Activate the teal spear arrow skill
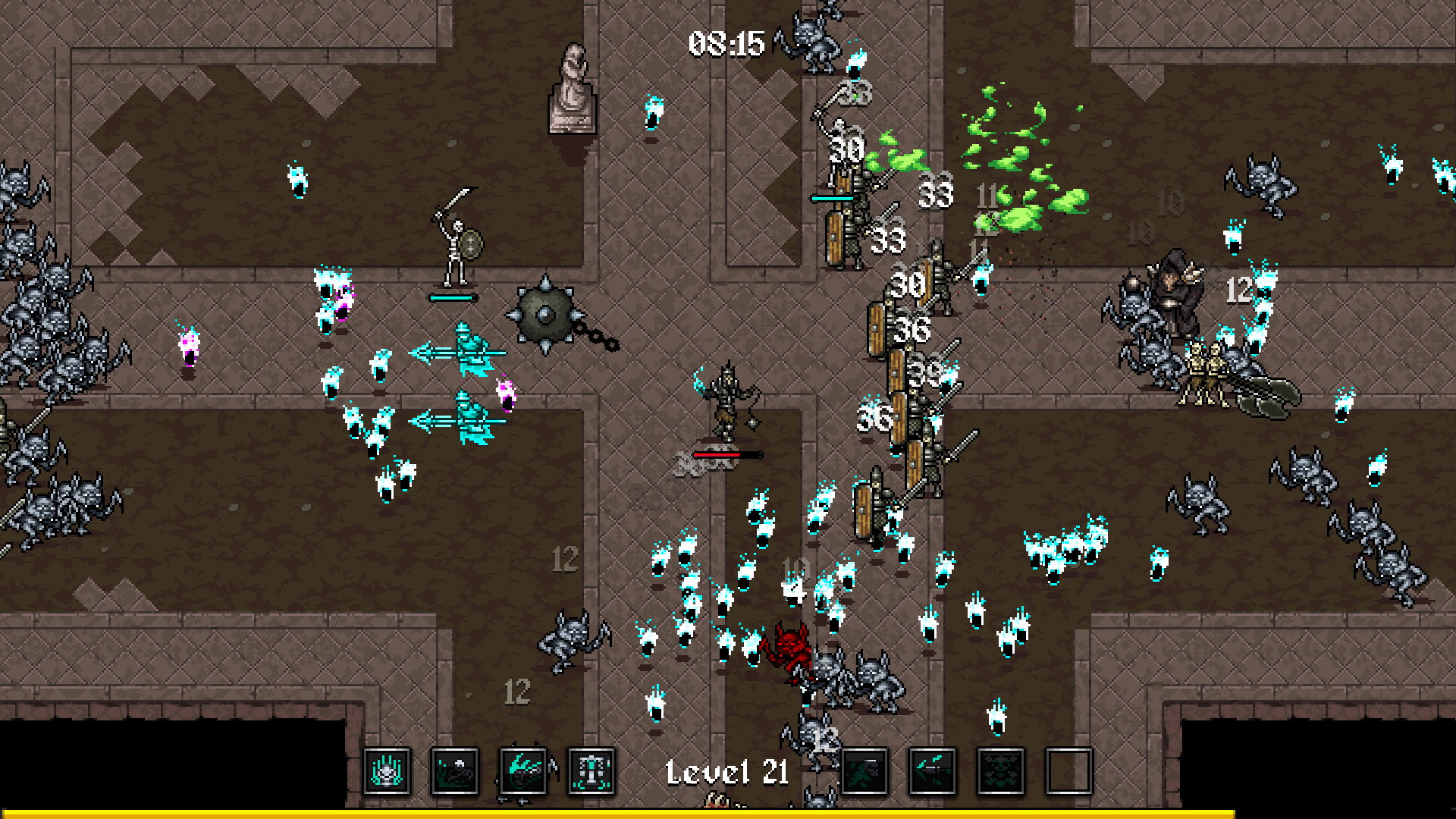Image resolution: width=1456 pixels, height=819 pixels. tap(933, 771)
